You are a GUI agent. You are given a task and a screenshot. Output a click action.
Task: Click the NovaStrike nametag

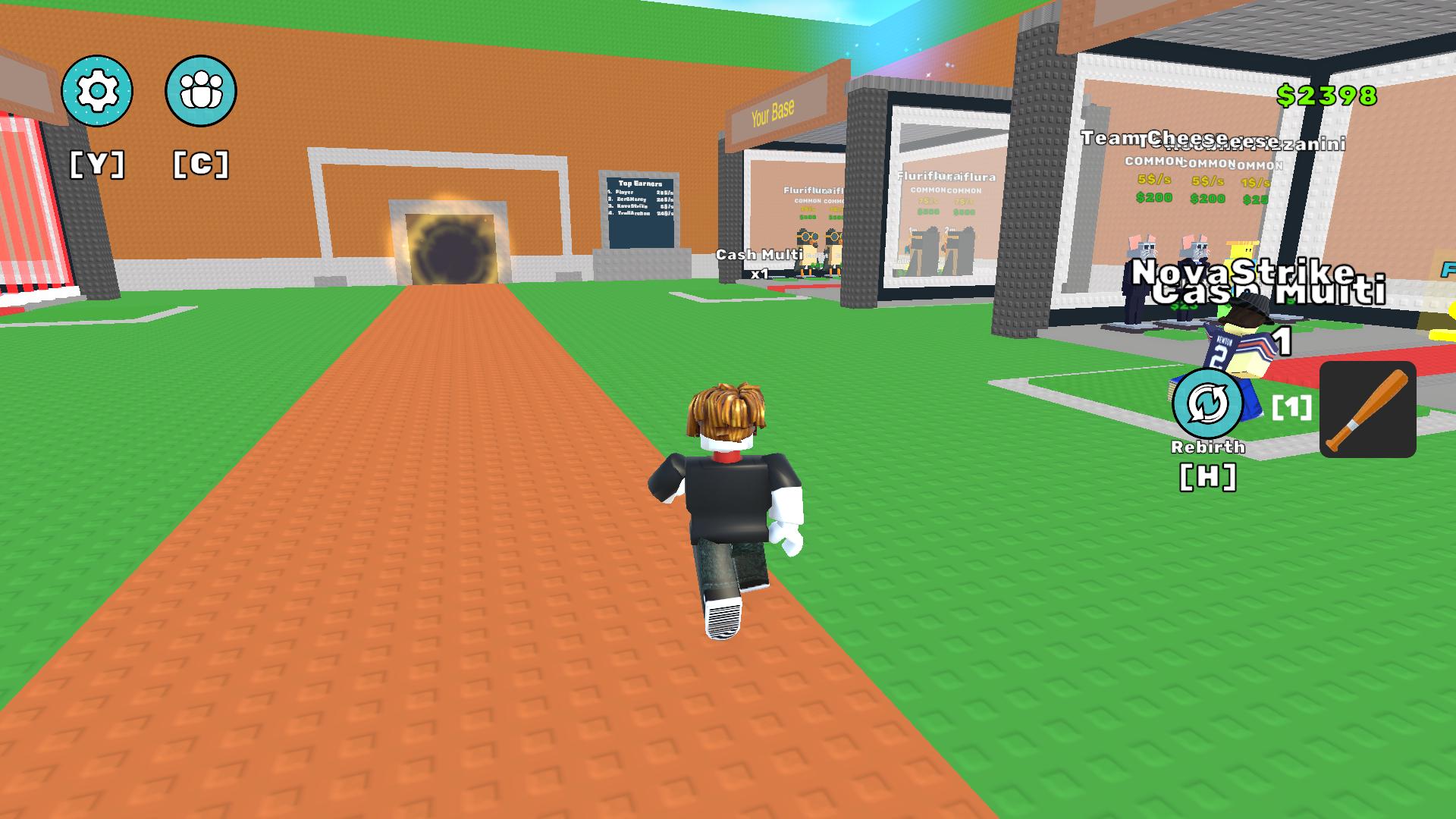pos(1239,275)
